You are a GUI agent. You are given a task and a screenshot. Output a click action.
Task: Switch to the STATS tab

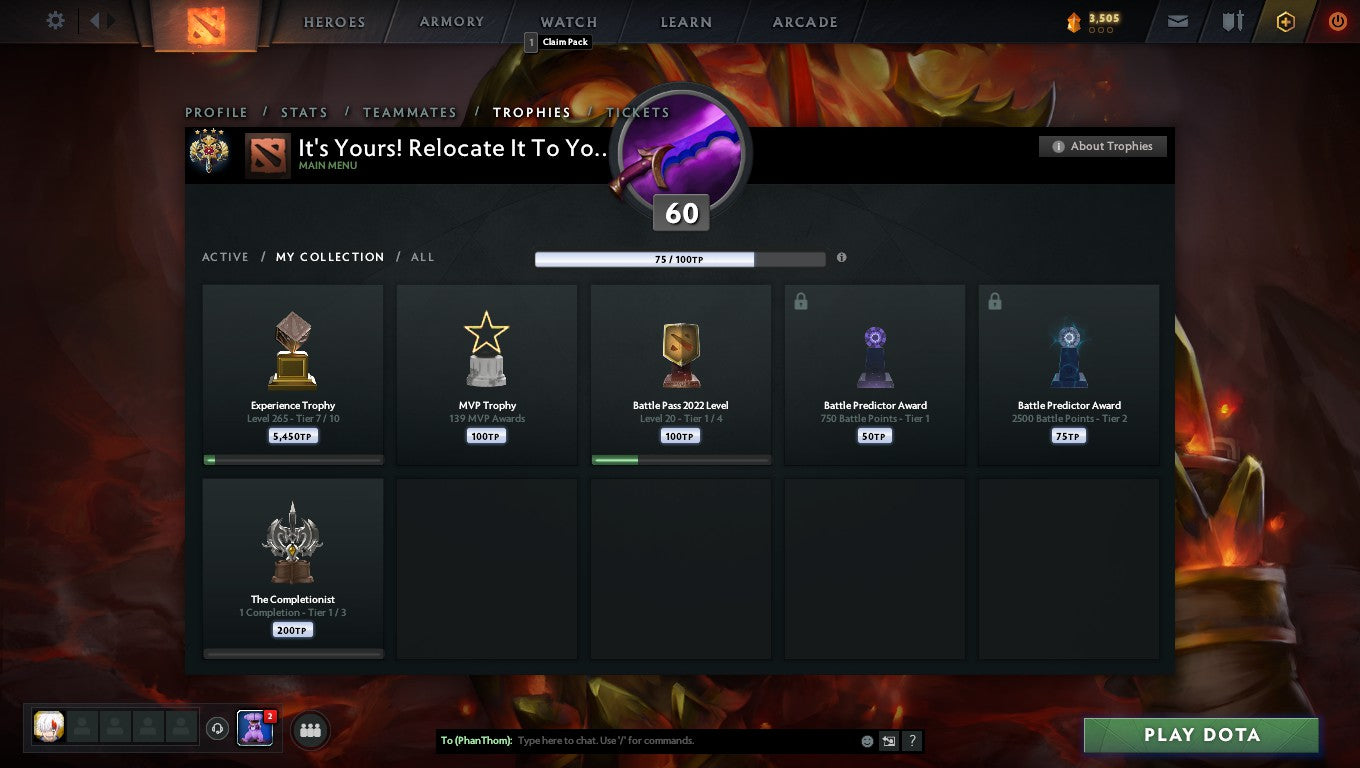(304, 112)
